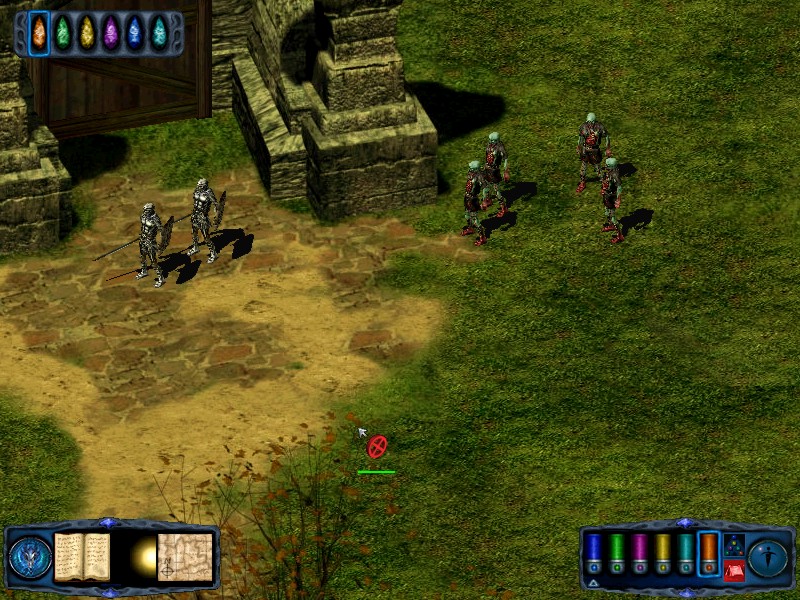Open the parchment world map
The width and height of the screenshot is (800, 600).
coord(185,556)
